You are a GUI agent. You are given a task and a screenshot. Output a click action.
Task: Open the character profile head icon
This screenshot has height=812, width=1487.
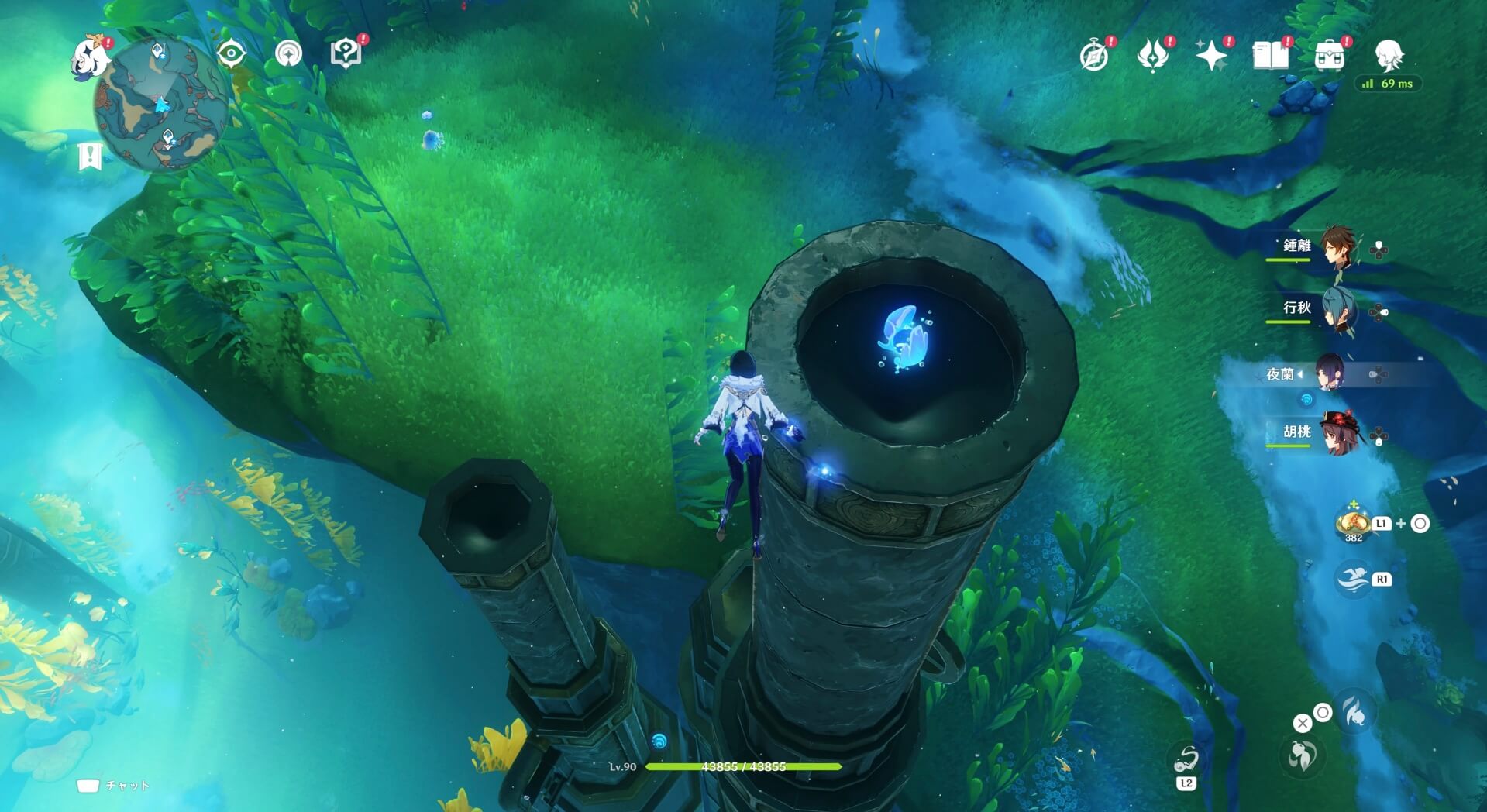click(1389, 55)
